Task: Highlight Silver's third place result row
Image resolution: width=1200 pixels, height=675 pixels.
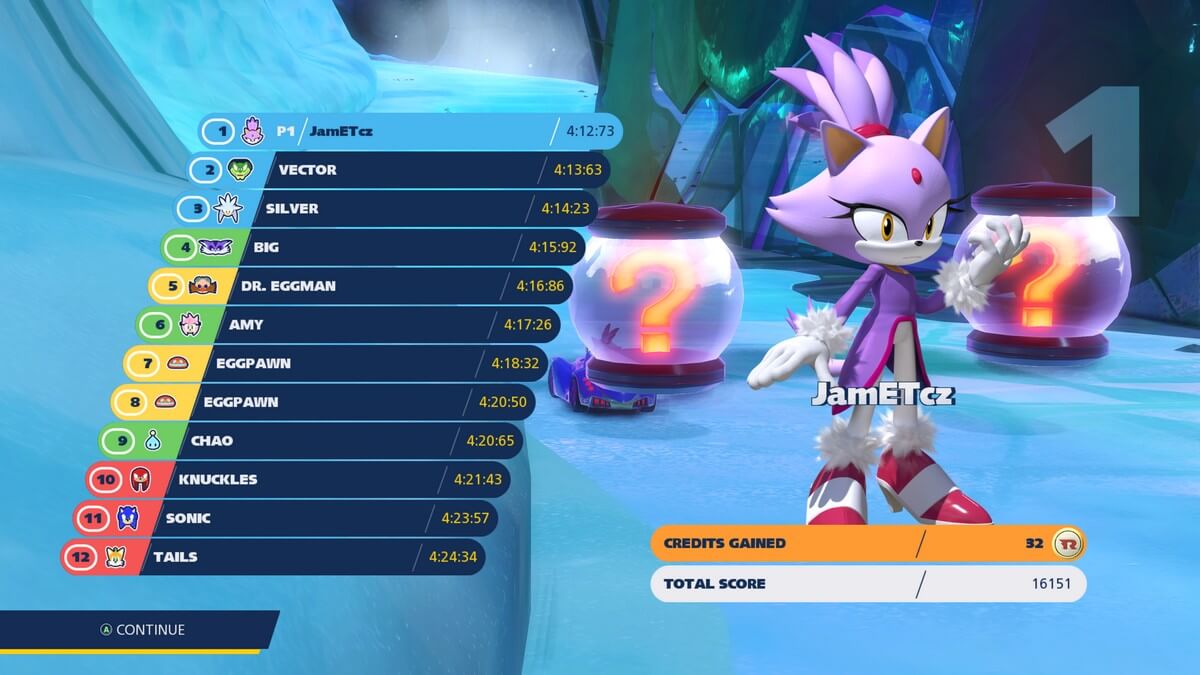Action: (x=390, y=209)
